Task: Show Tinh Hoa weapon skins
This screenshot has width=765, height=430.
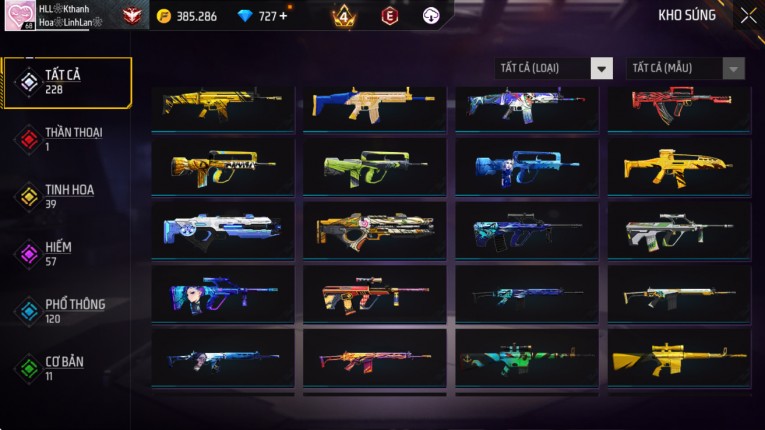Action: pos(67,196)
